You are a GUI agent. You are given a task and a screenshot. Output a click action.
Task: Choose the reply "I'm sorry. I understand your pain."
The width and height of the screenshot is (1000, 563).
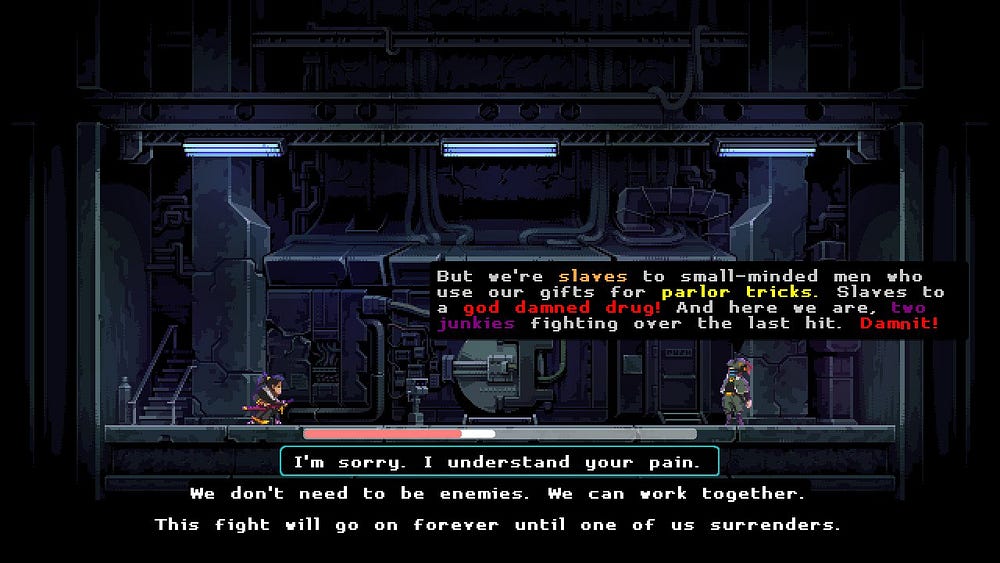499,462
